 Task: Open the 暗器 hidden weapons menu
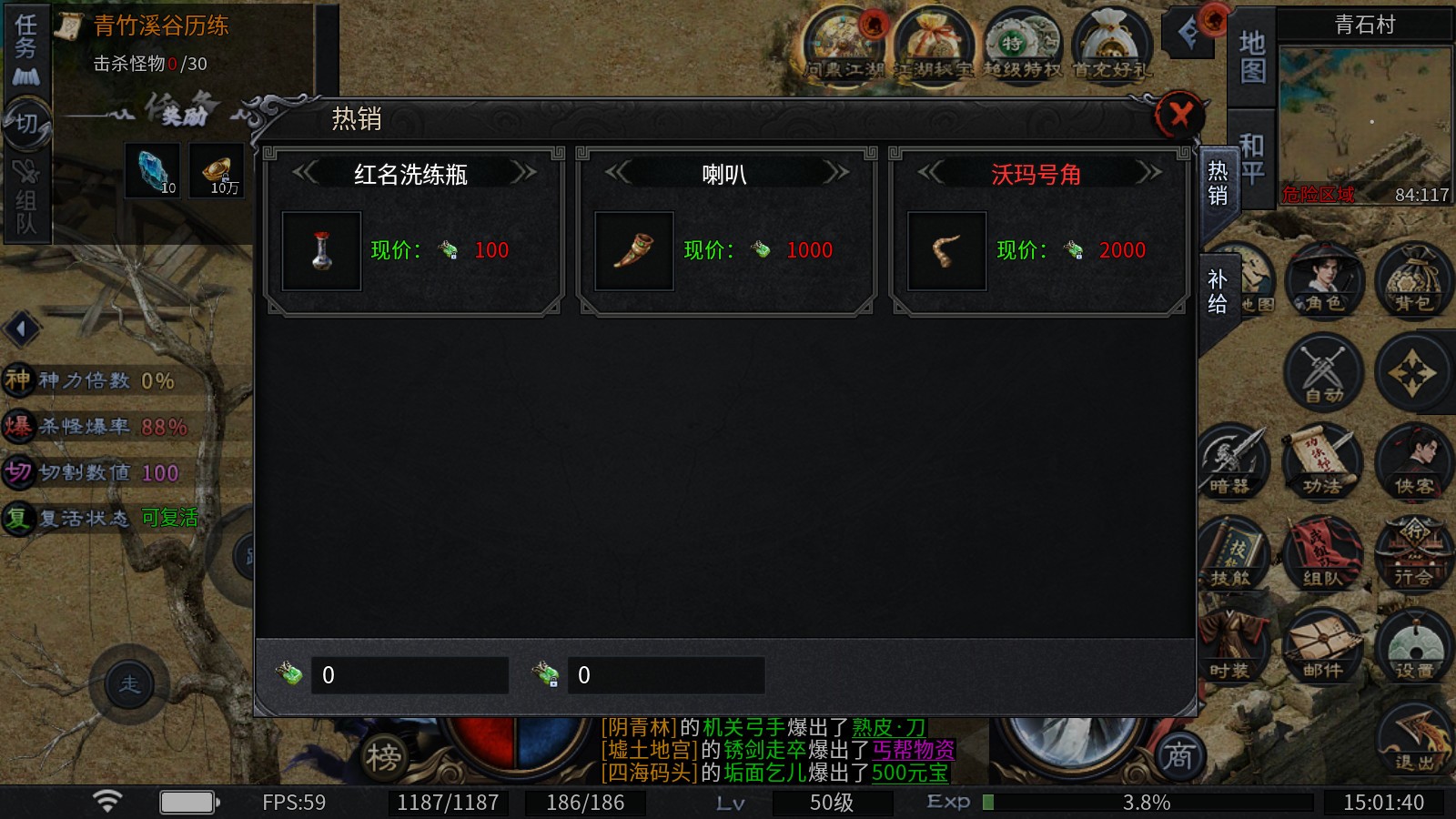coord(1232,462)
